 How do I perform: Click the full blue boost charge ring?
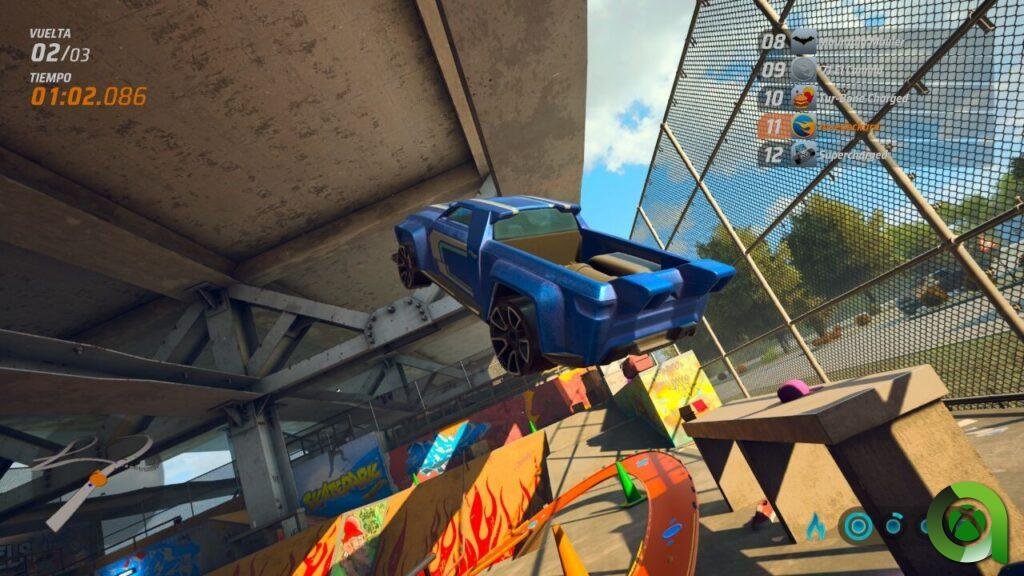(x=857, y=526)
